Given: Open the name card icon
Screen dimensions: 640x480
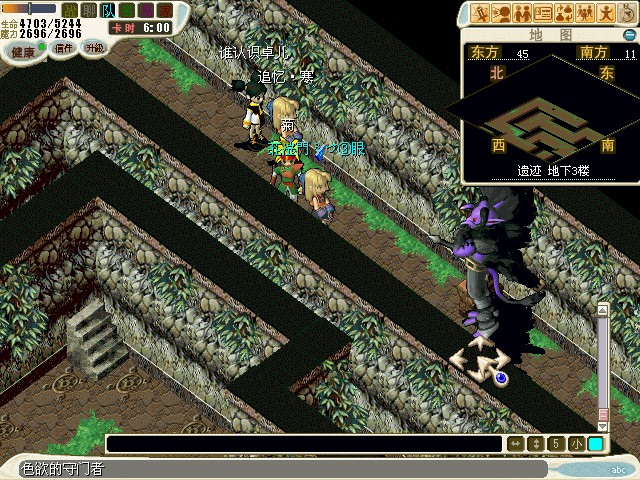Looking at the screenshot, I should coord(544,13).
